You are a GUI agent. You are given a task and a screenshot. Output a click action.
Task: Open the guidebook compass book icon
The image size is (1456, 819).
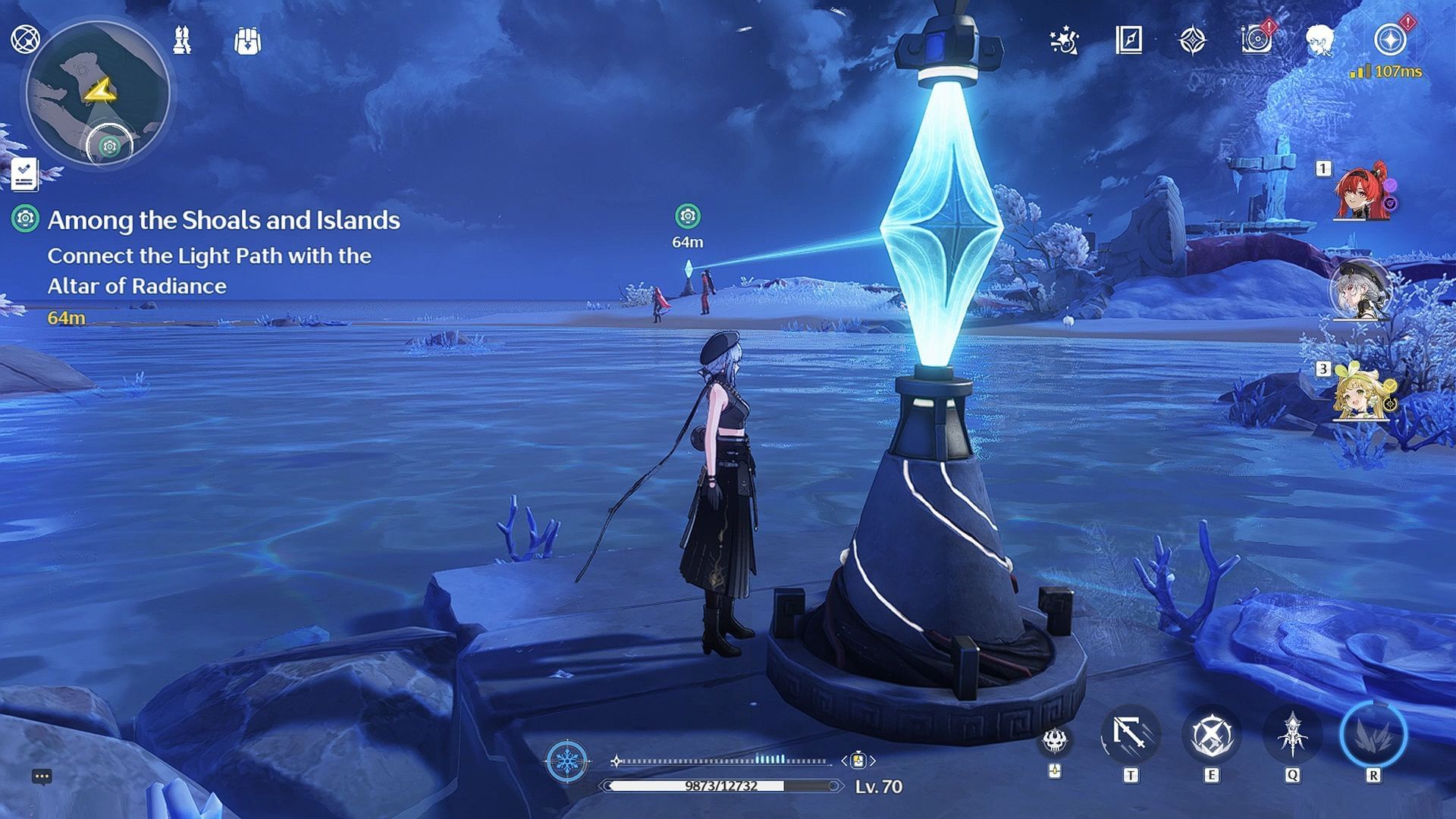1128,39
